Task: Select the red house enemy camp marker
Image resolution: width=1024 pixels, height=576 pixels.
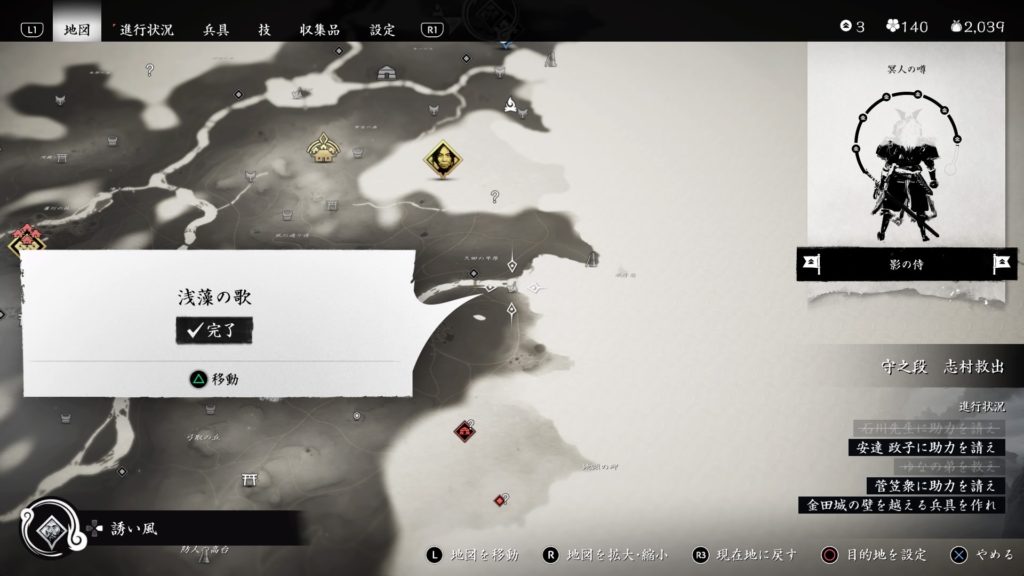Action: (x=464, y=431)
